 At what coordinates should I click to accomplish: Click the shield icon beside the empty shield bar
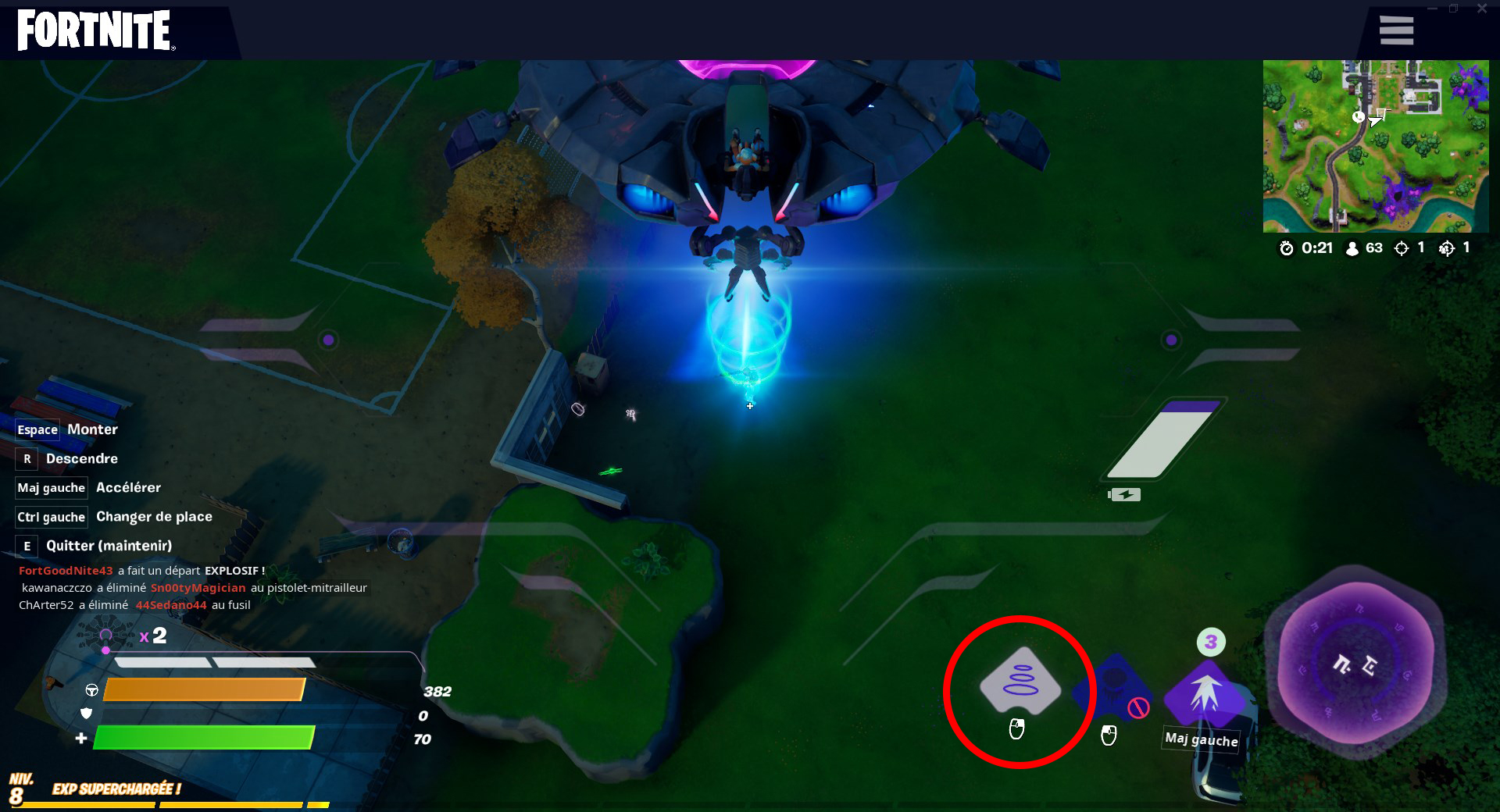[x=86, y=713]
